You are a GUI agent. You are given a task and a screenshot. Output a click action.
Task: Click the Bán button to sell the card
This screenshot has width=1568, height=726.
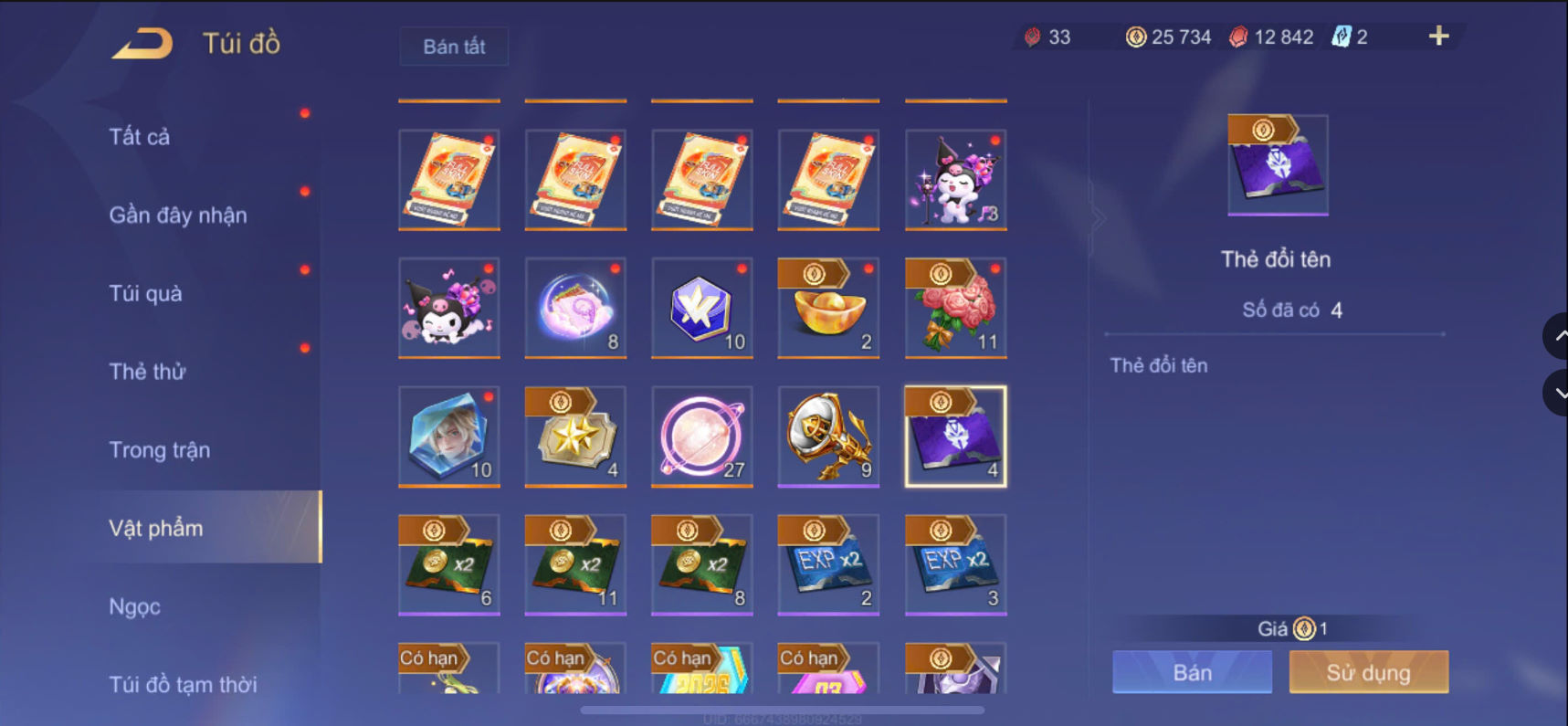tap(1192, 672)
